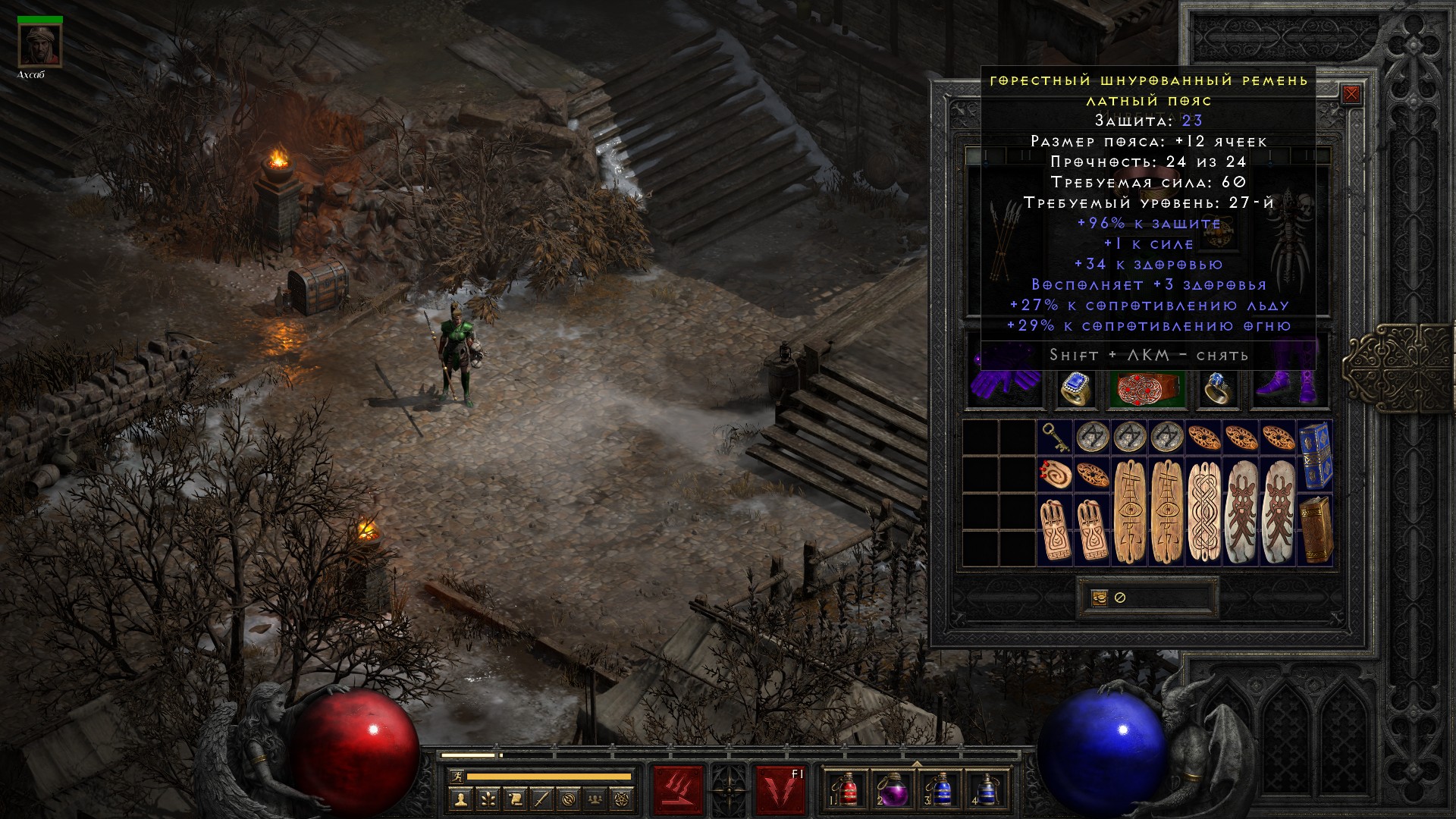Open the left-click lightning skill selector
Viewport: 1456px width, 819px height.
[678, 790]
